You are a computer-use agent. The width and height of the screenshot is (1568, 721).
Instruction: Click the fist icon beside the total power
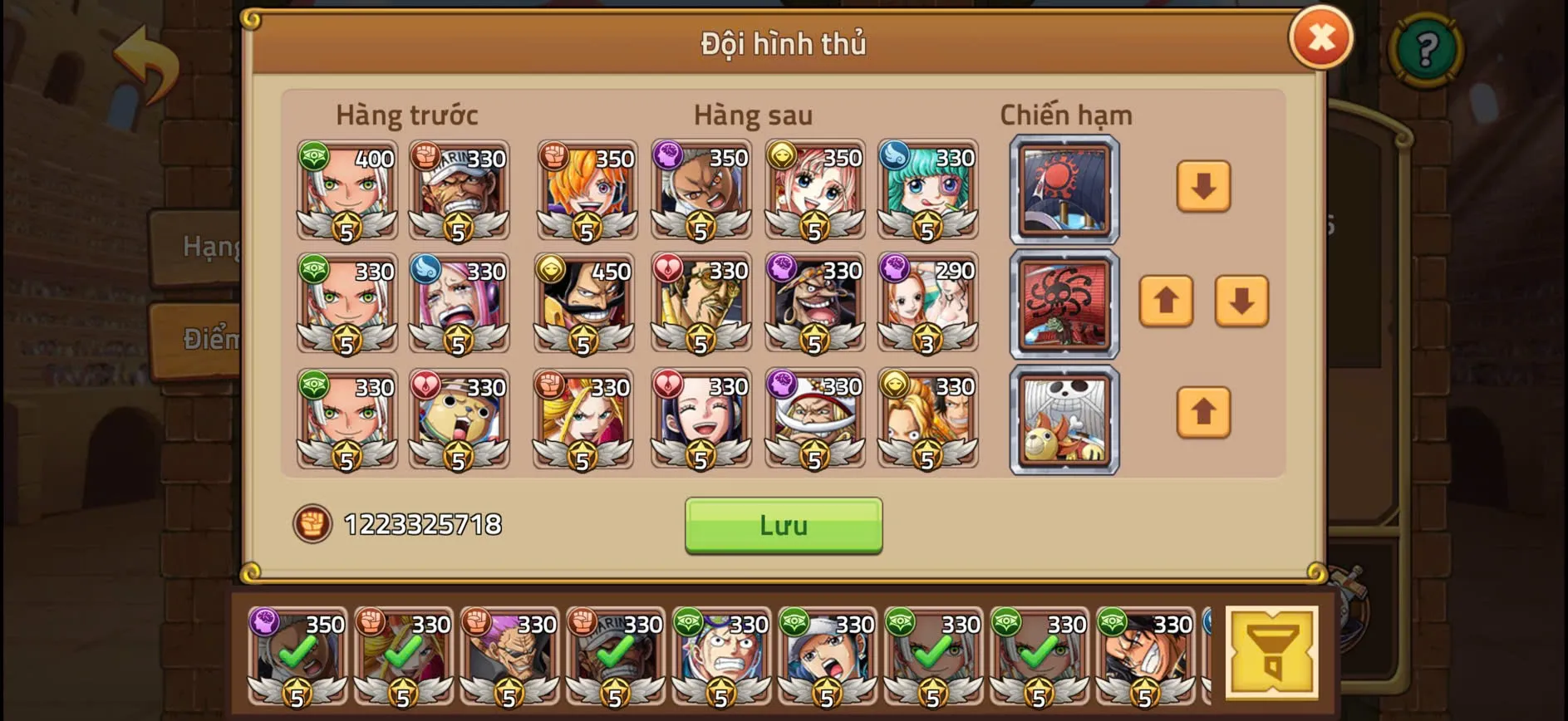click(312, 524)
